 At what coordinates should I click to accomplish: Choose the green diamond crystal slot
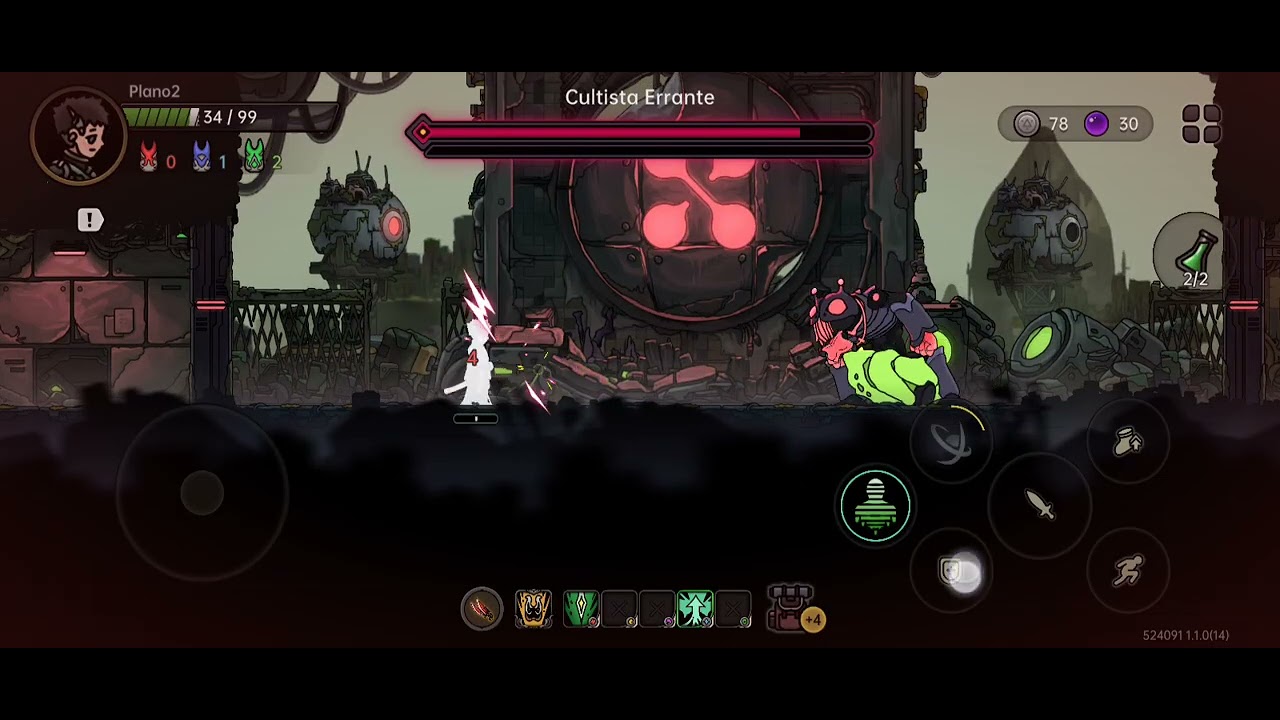[581, 608]
